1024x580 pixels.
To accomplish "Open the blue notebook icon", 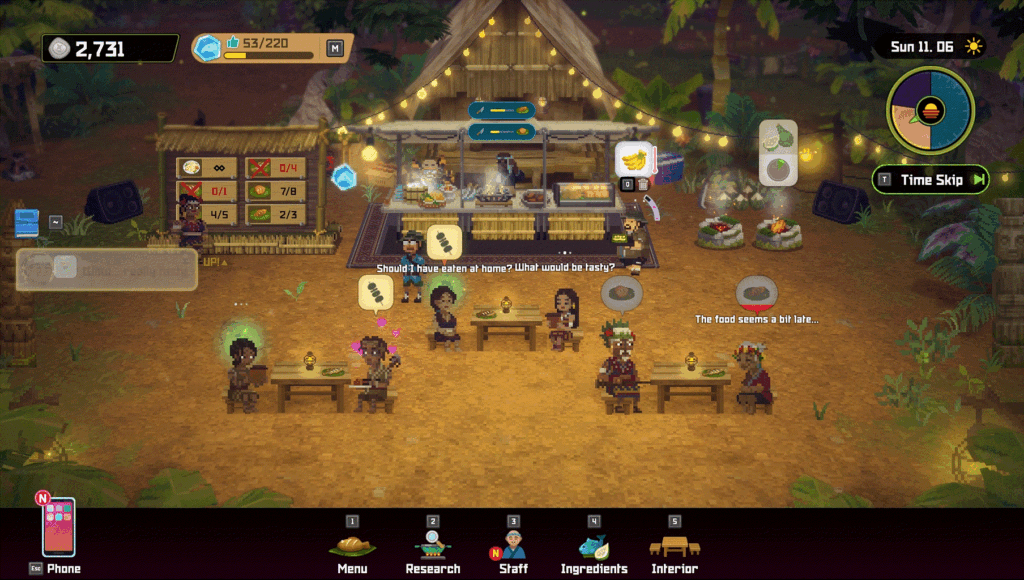I will pos(27,222).
